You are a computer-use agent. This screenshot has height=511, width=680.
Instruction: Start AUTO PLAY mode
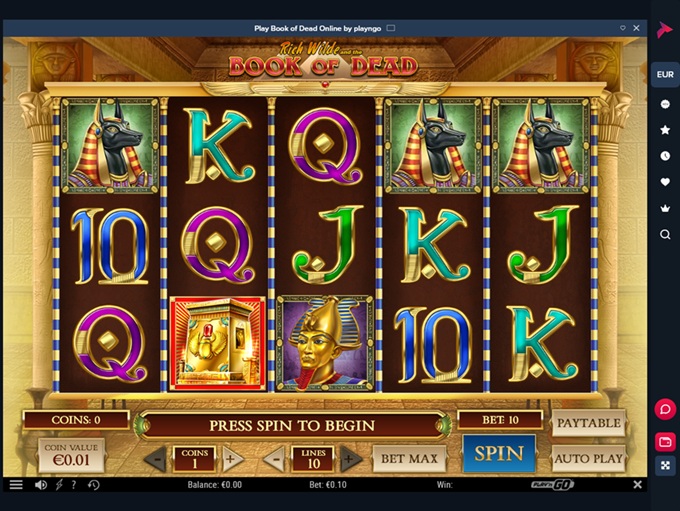click(x=588, y=459)
